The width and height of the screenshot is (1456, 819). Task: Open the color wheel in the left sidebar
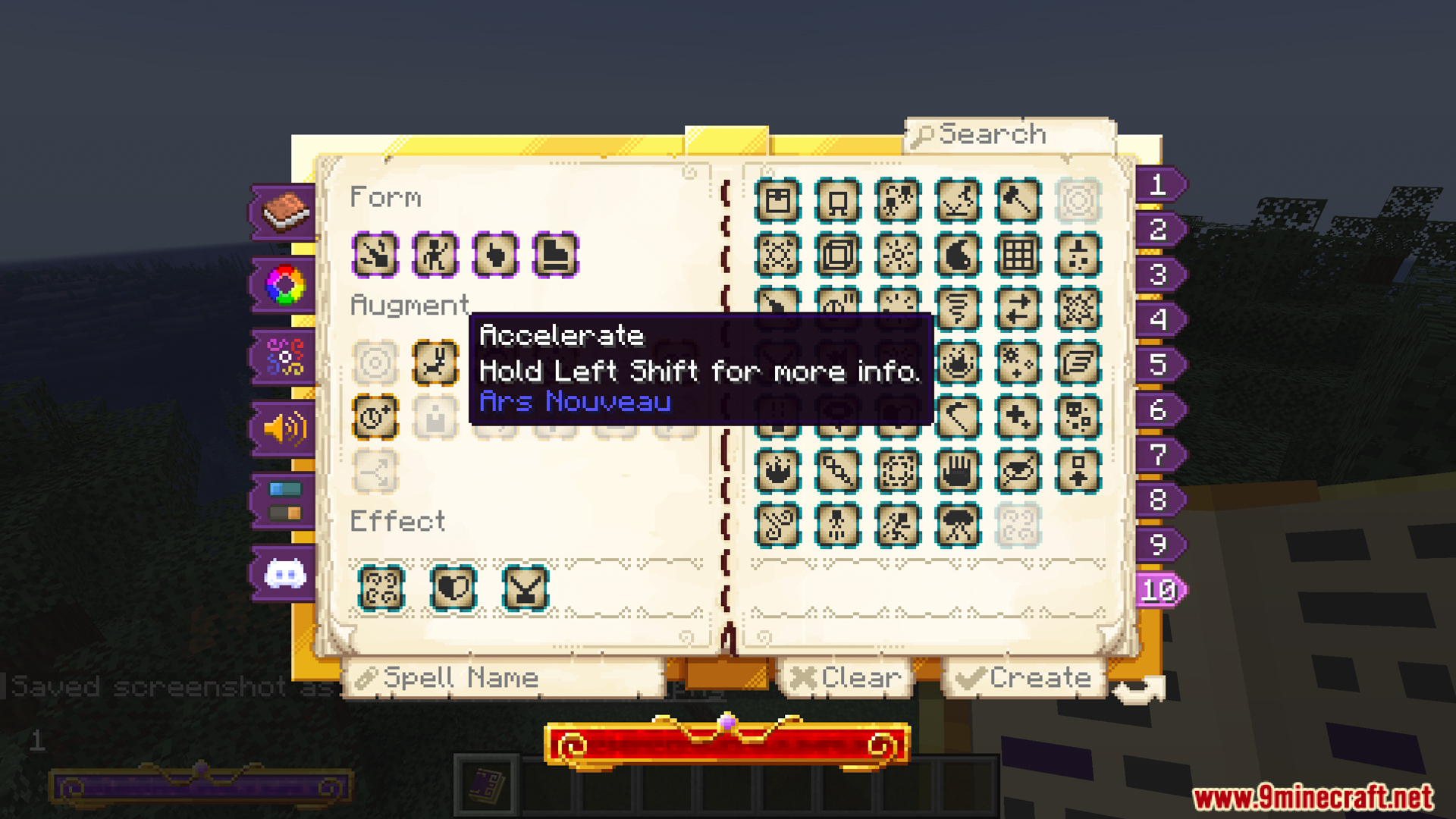283,284
